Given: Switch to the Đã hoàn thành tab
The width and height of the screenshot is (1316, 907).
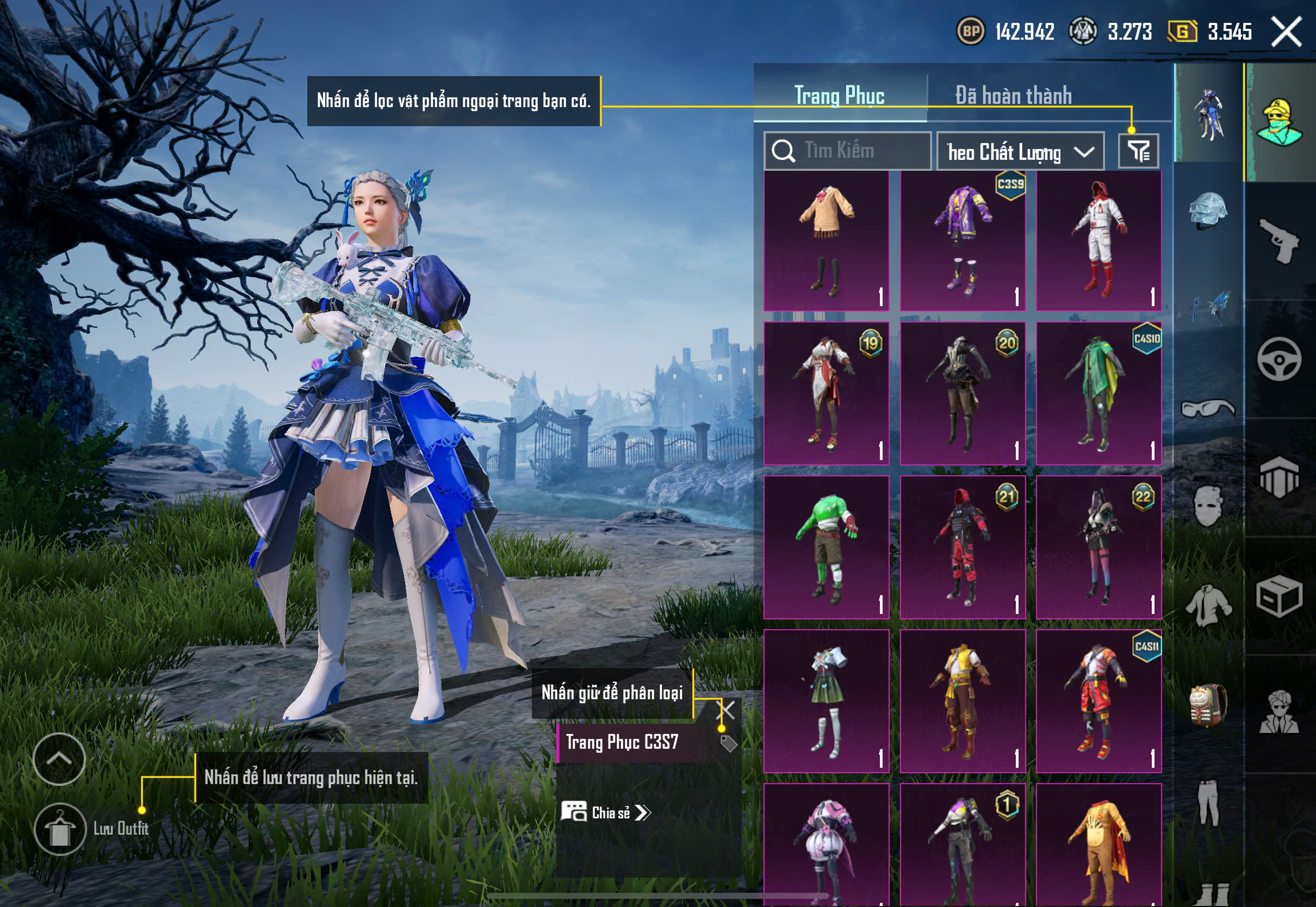Looking at the screenshot, I should tap(1013, 96).
